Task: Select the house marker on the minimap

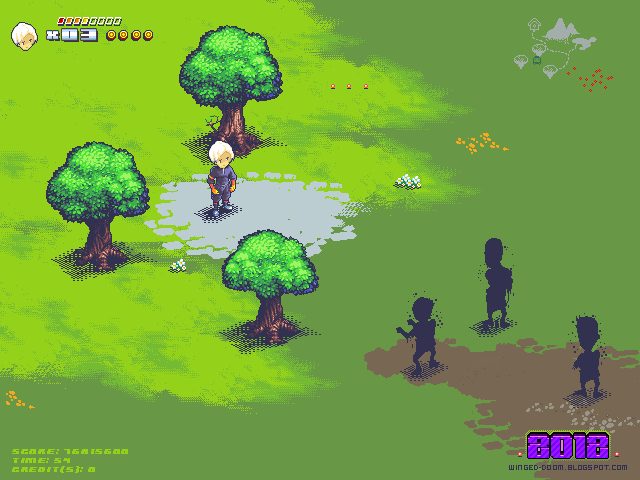Action: (x=534, y=23)
